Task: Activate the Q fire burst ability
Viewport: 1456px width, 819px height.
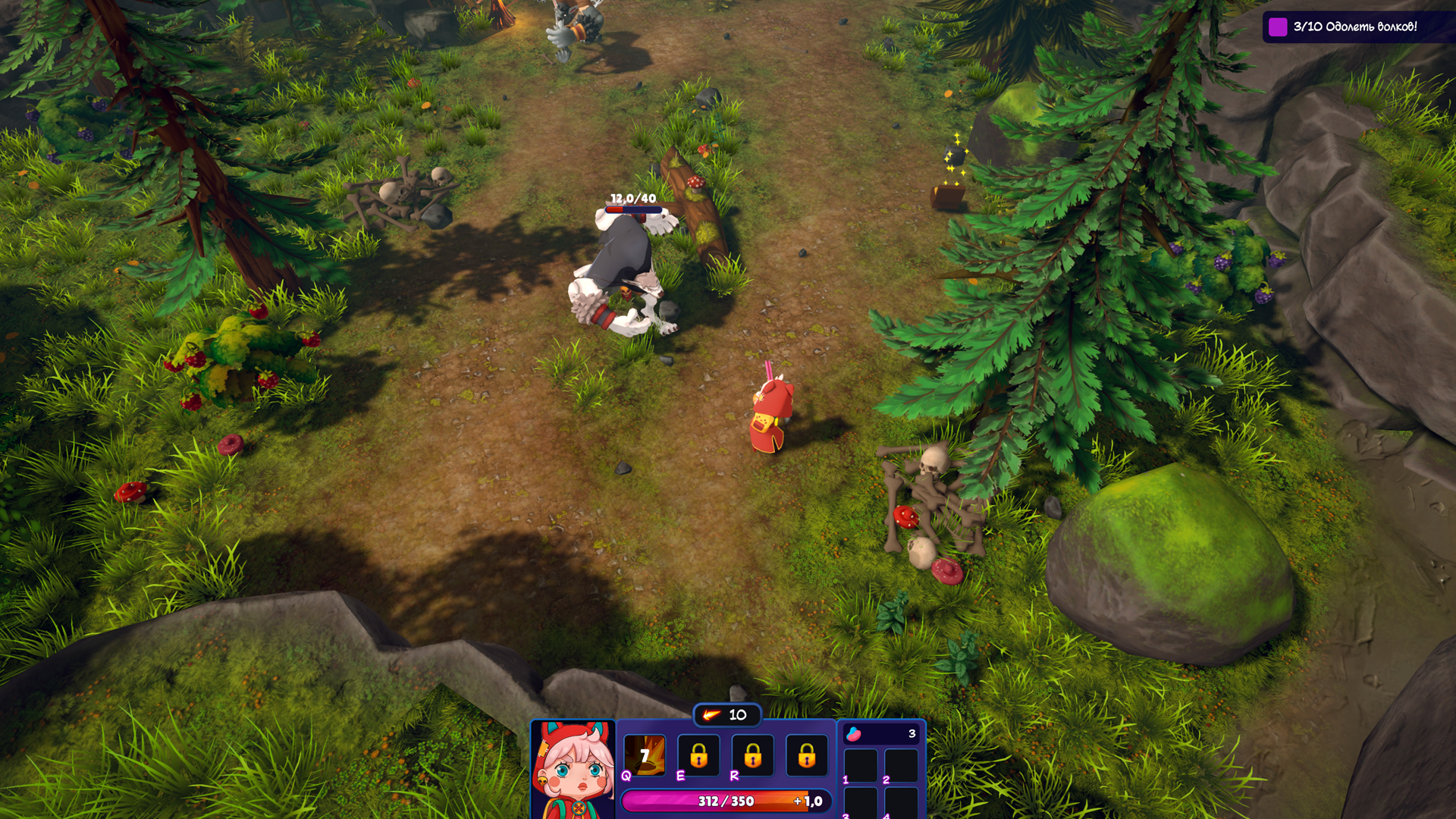Action: coord(645,755)
